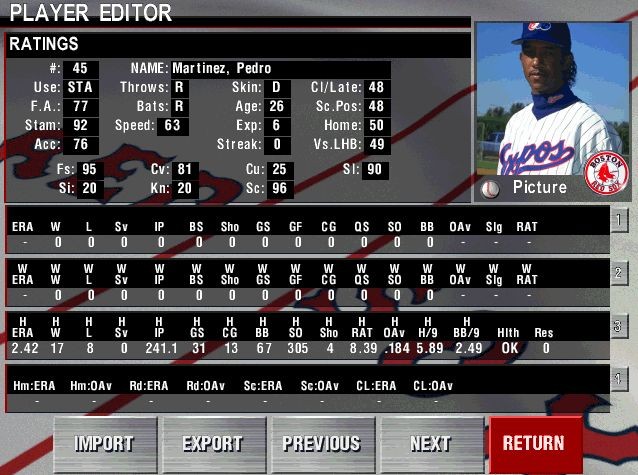This screenshot has width=638, height=475.
Task: Edit the Fs fastball rating
Action: [x=91, y=170]
